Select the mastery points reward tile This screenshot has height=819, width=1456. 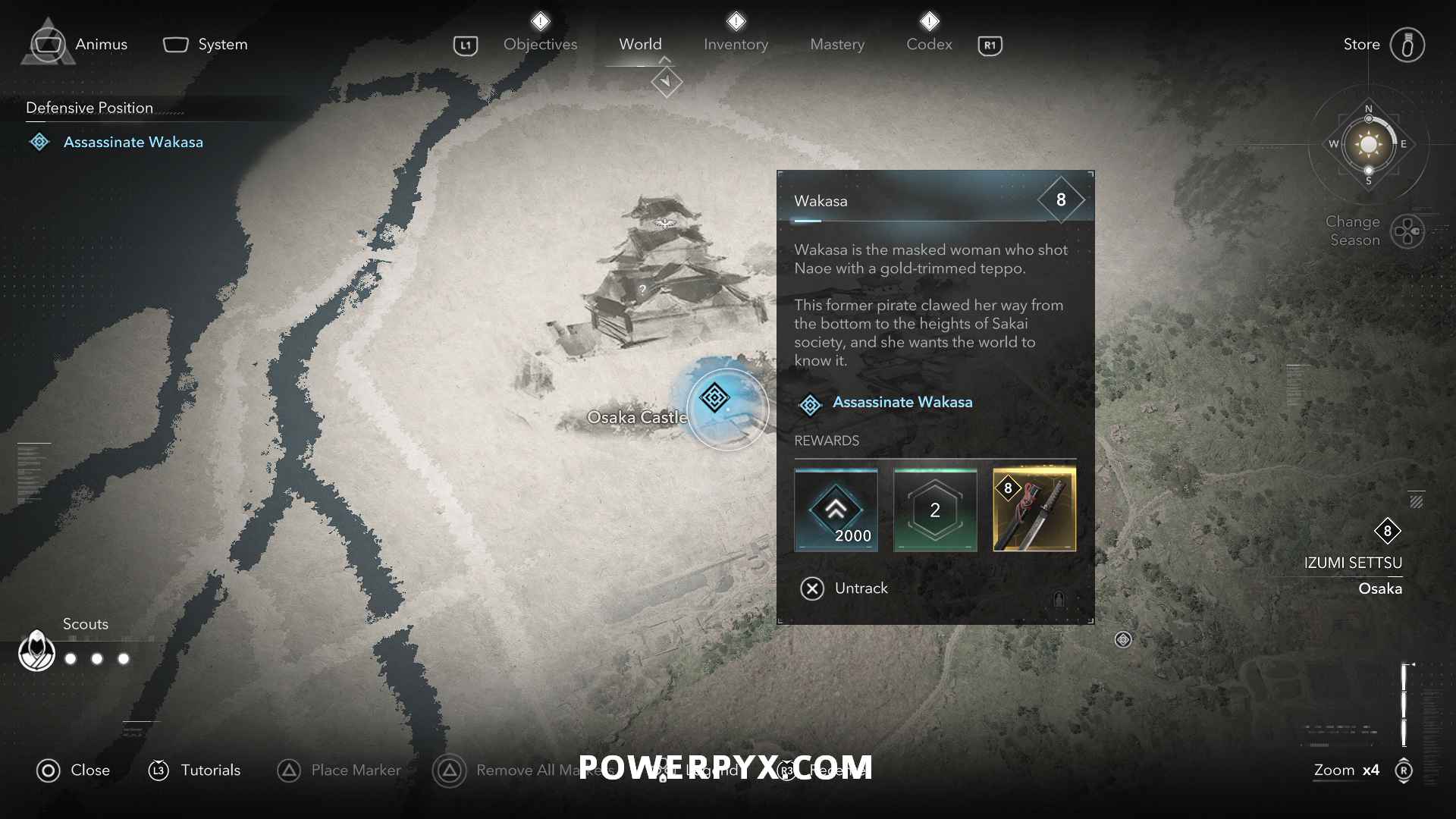(935, 510)
